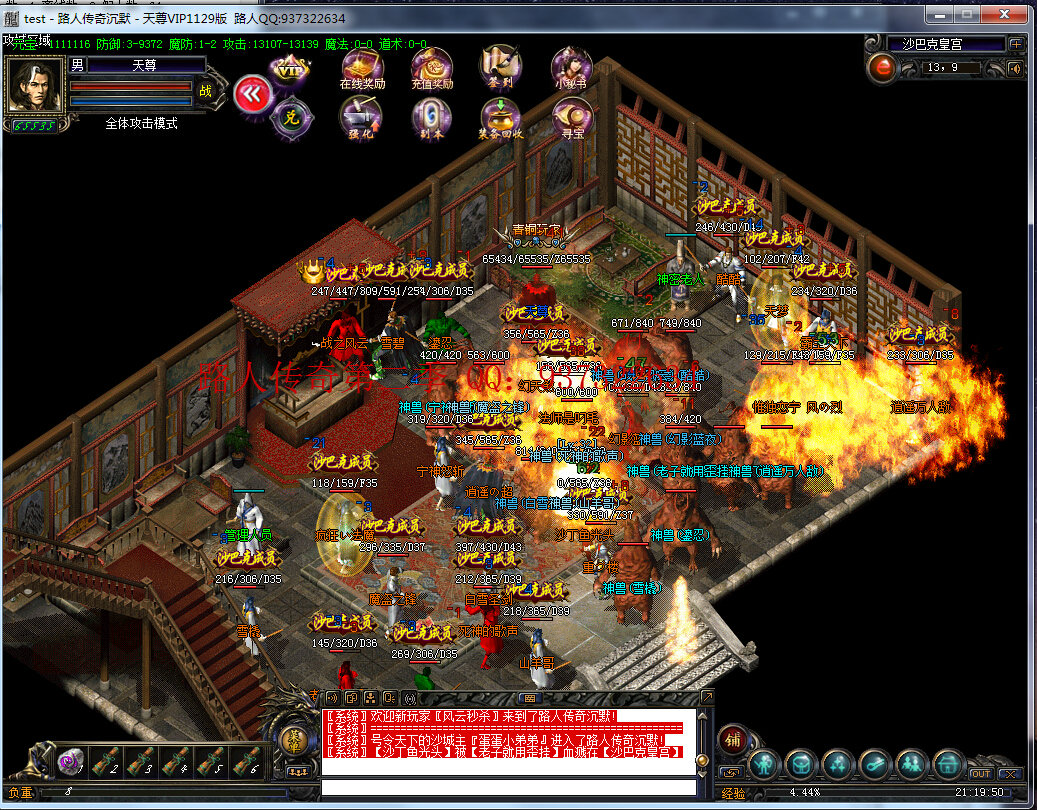Viewport: 1037px width, 810px height.
Task: Use the purple item in hotbar slot 1
Action: (x=71, y=761)
